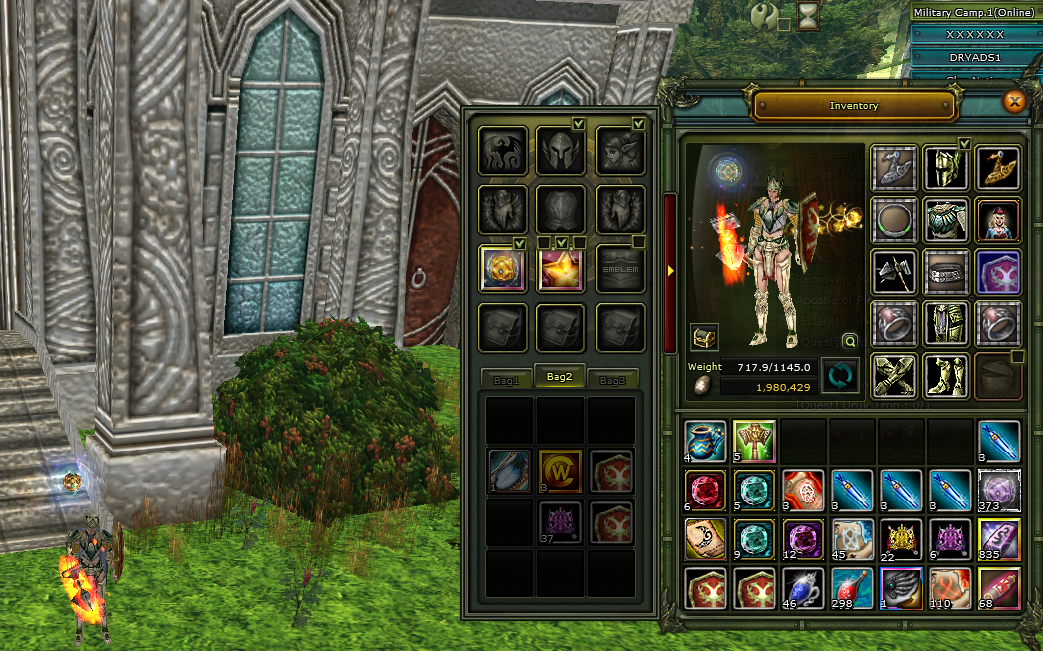This screenshot has height=651, width=1043.
Task: Select the black wing item in inventory
Action: (901, 588)
